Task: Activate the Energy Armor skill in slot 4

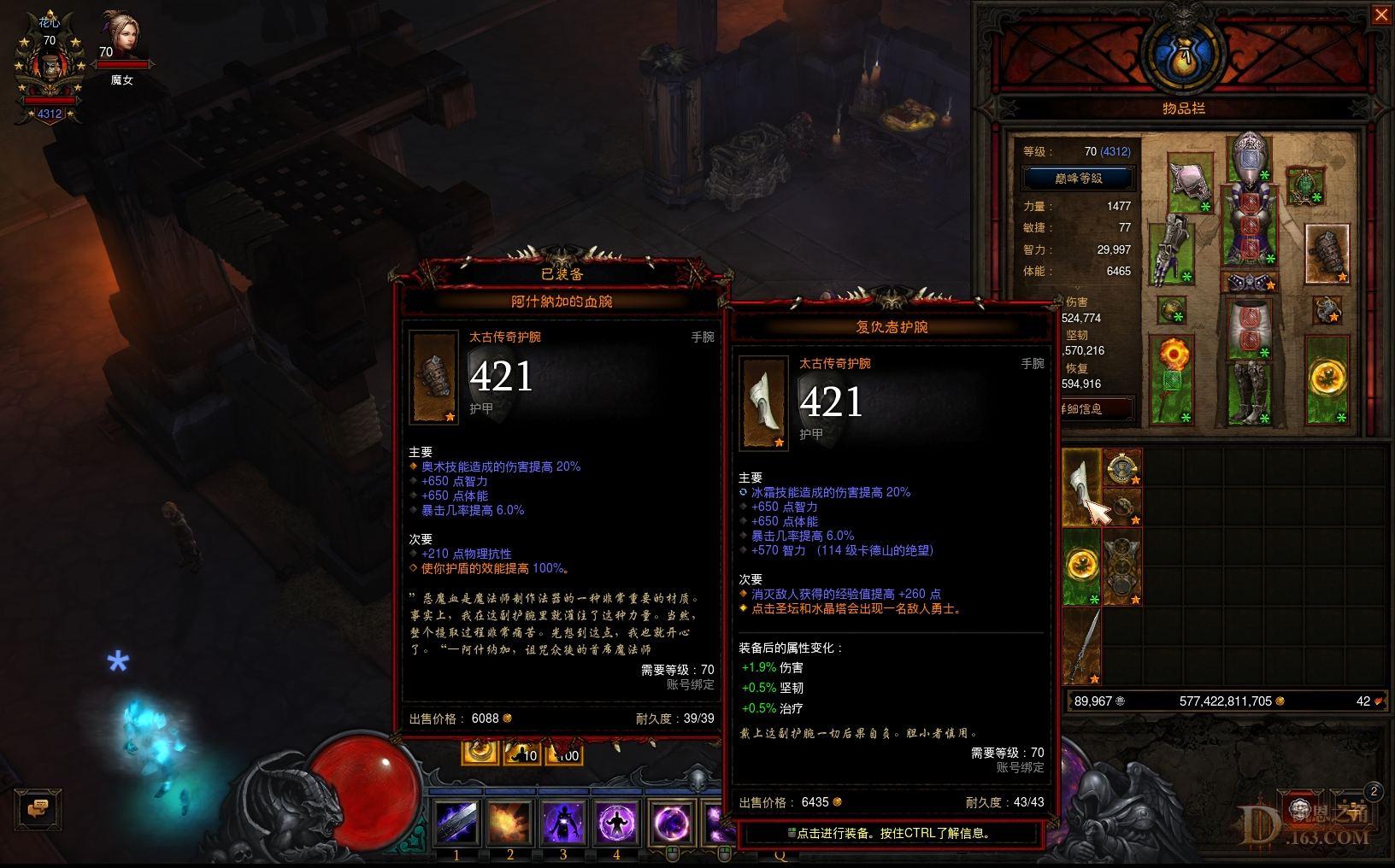Action: (x=616, y=822)
